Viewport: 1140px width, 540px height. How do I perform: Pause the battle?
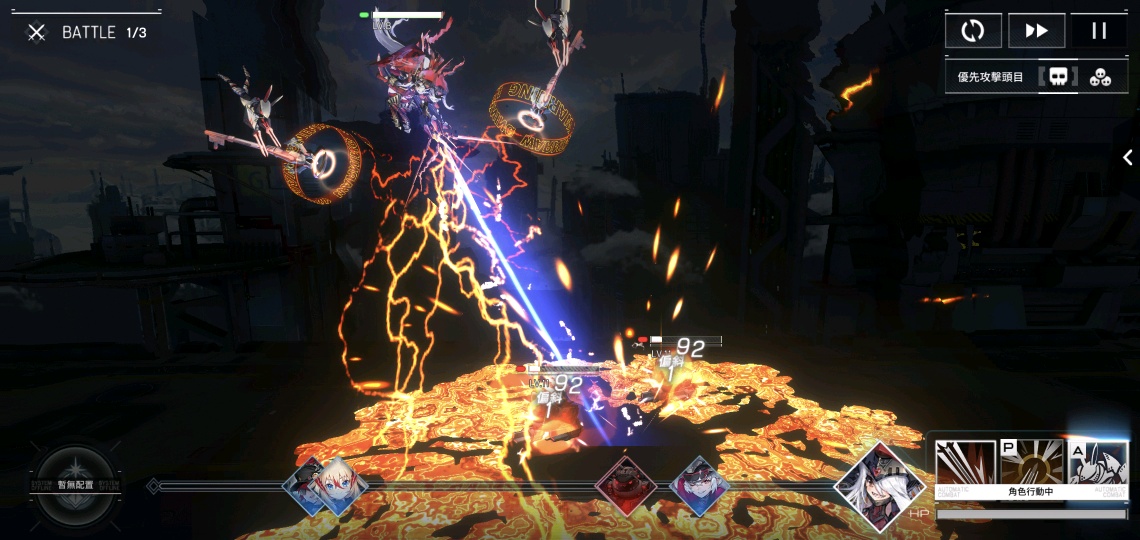(1099, 30)
